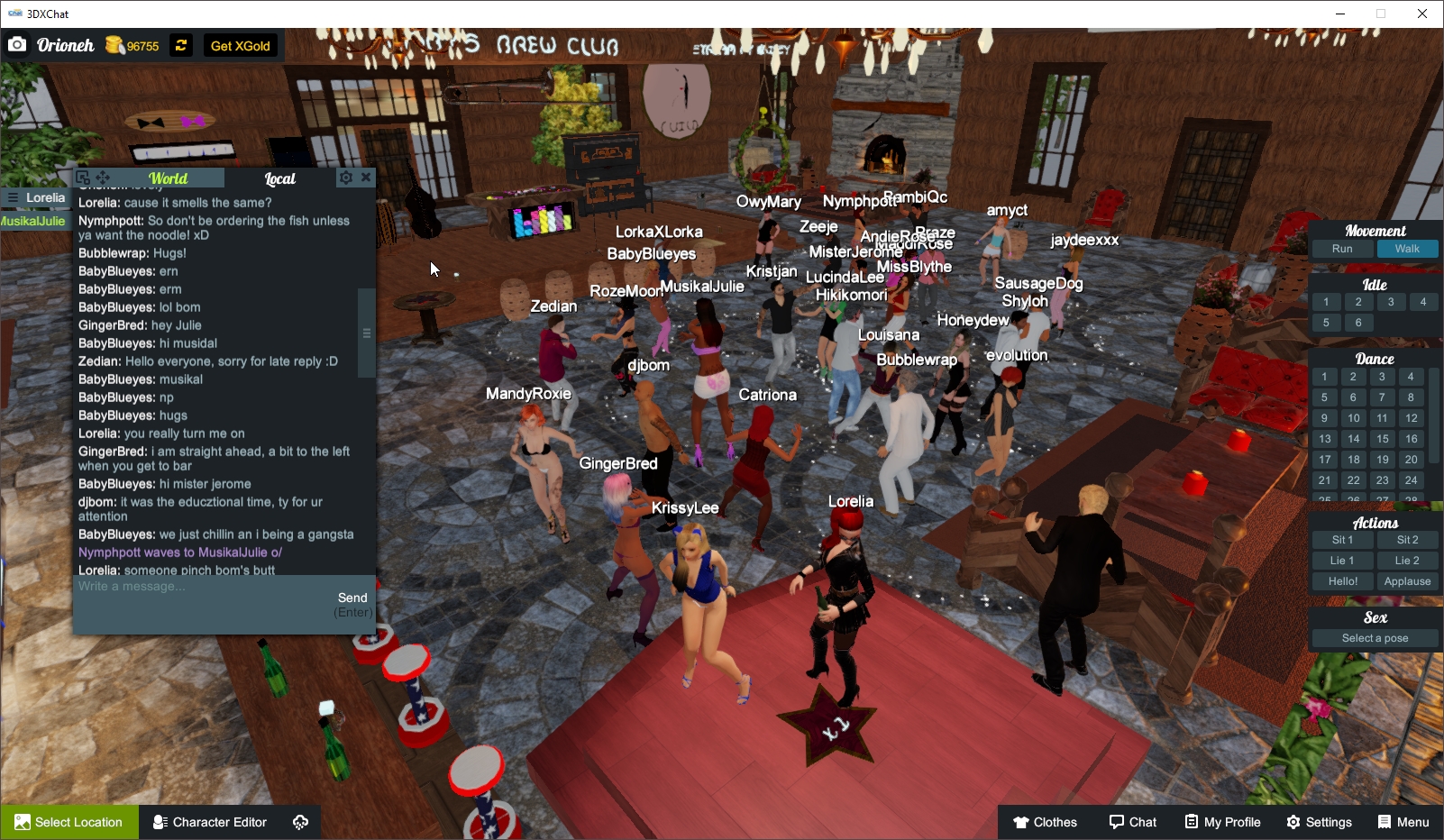Expand the Sex pose selector
1444x840 pixels.
pos(1374,637)
